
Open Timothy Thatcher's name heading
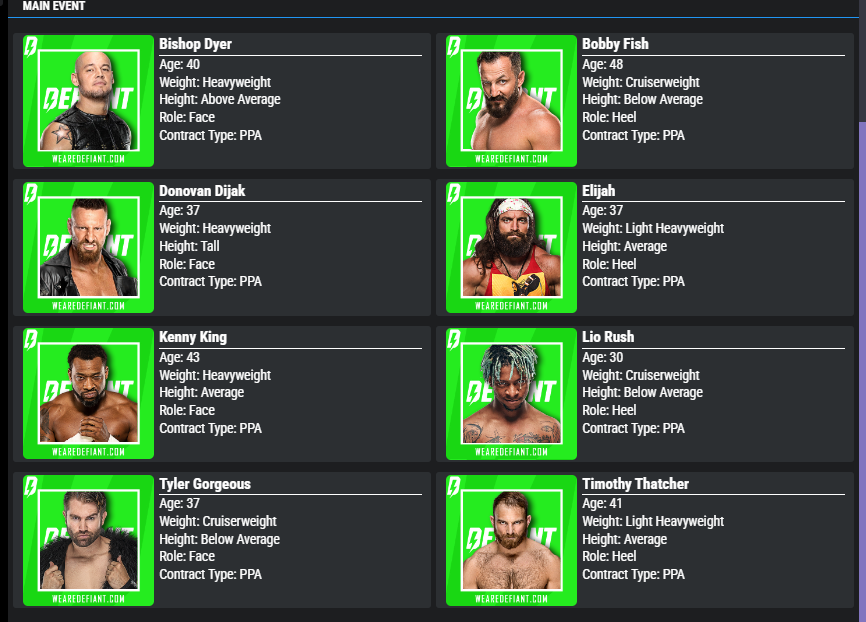tap(635, 484)
